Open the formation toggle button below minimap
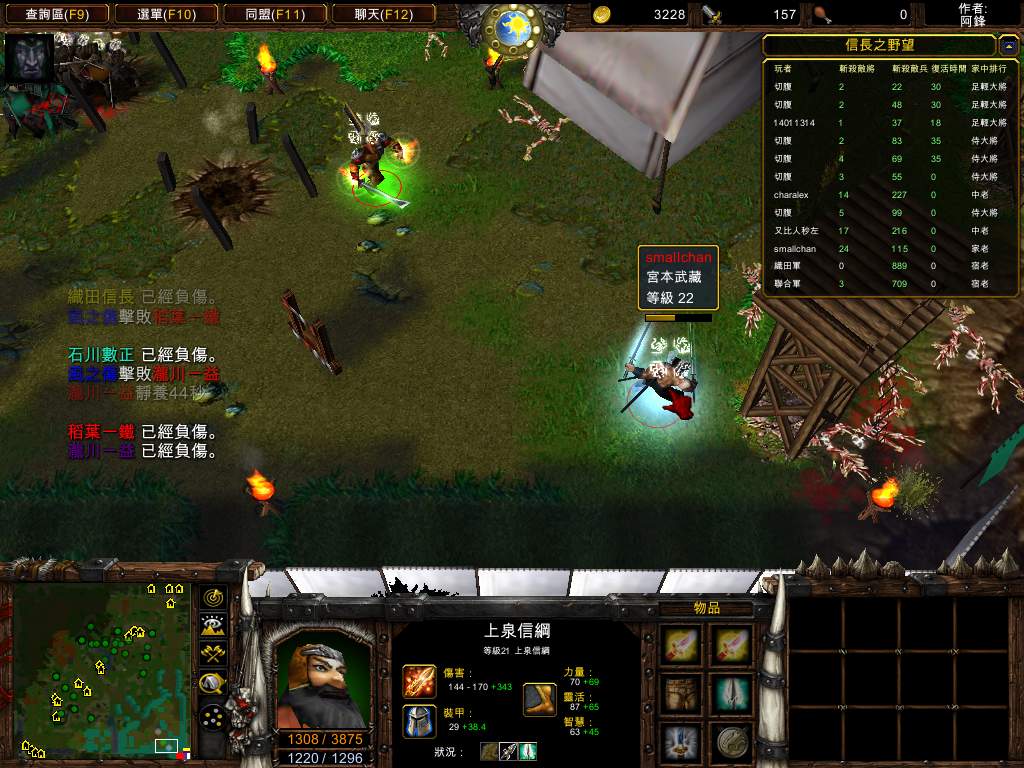The height and width of the screenshot is (768, 1024). 212,717
